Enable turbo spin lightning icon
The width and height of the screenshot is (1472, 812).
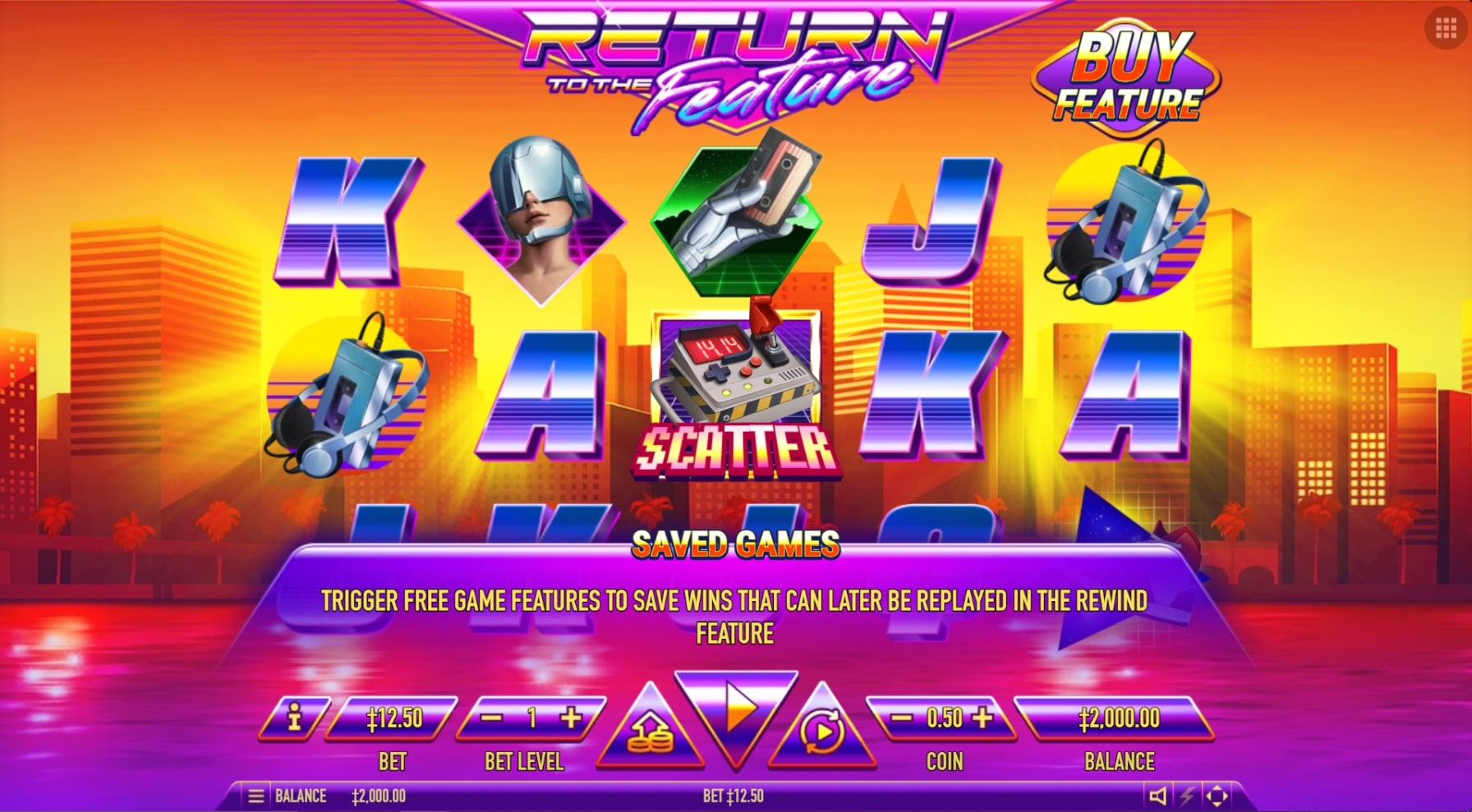[x=1186, y=795]
